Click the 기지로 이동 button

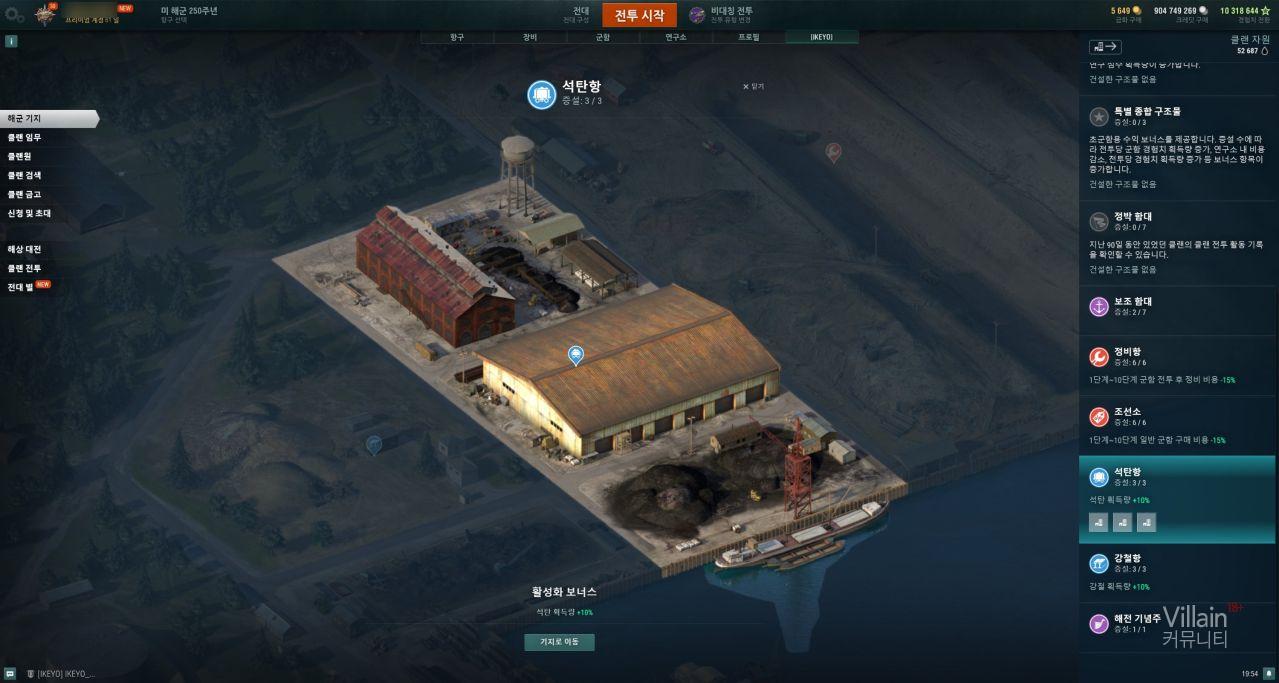tap(559, 642)
